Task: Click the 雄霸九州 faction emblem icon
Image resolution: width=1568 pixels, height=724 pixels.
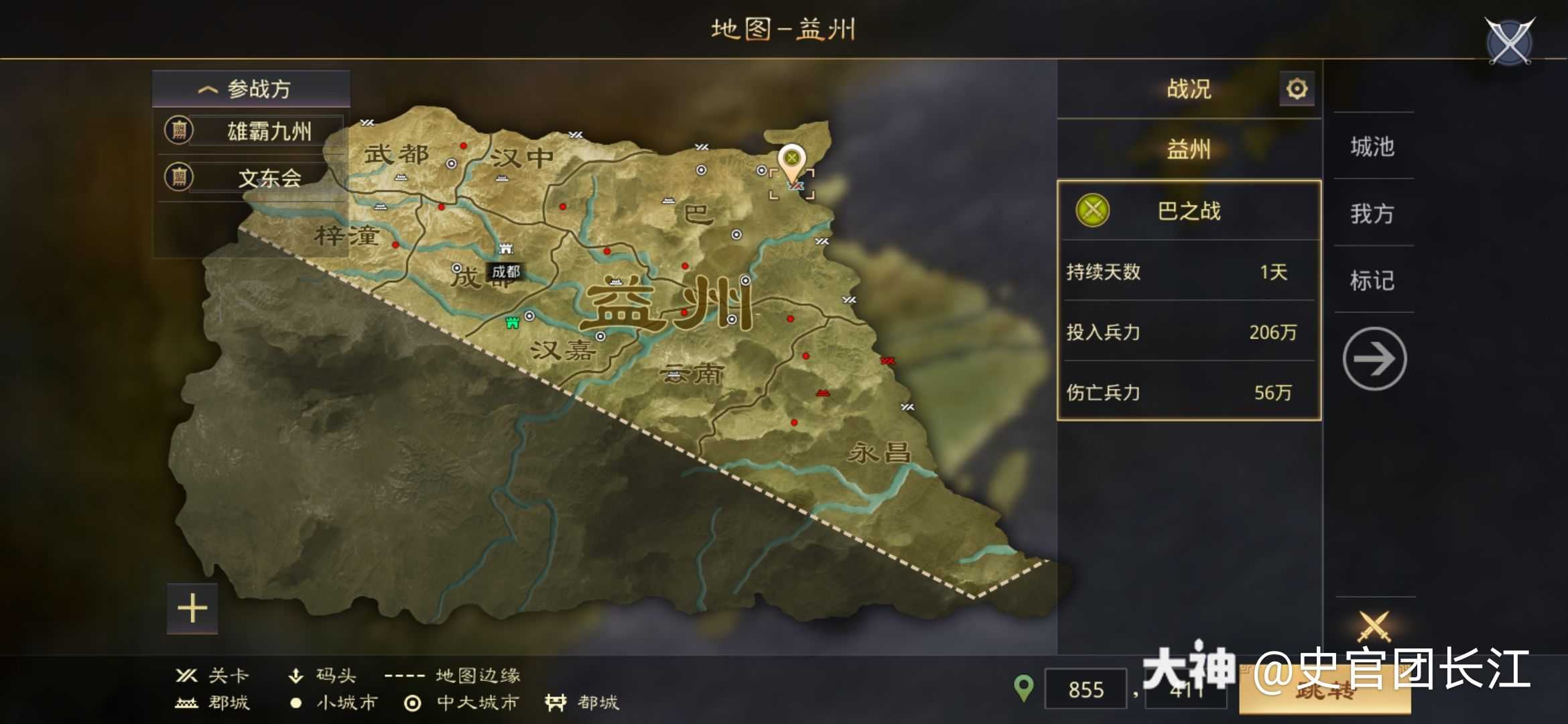Action: [x=178, y=131]
